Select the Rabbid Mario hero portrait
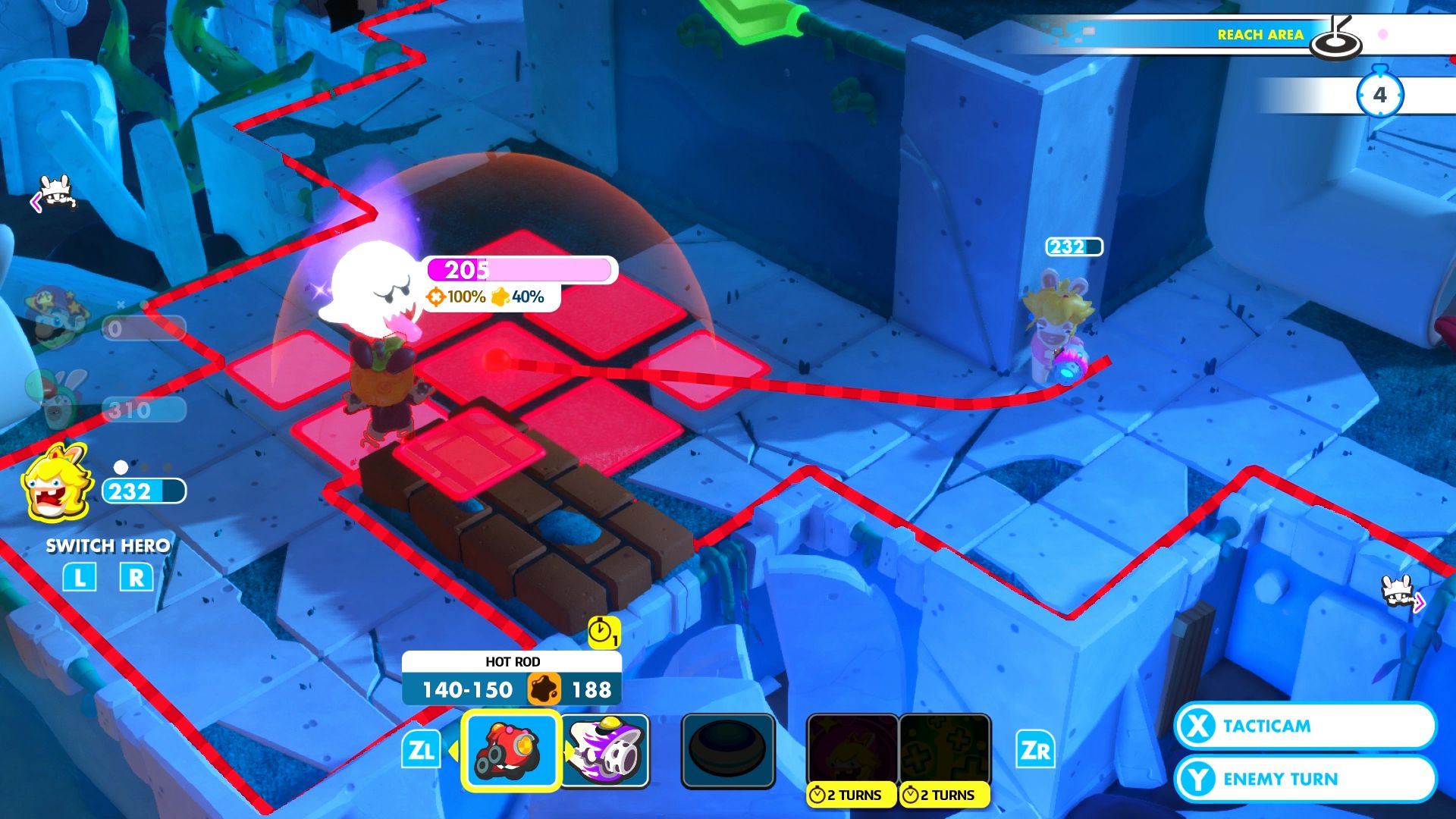The height and width of the screenshot is (819, 1456). (x=57, y=398)
